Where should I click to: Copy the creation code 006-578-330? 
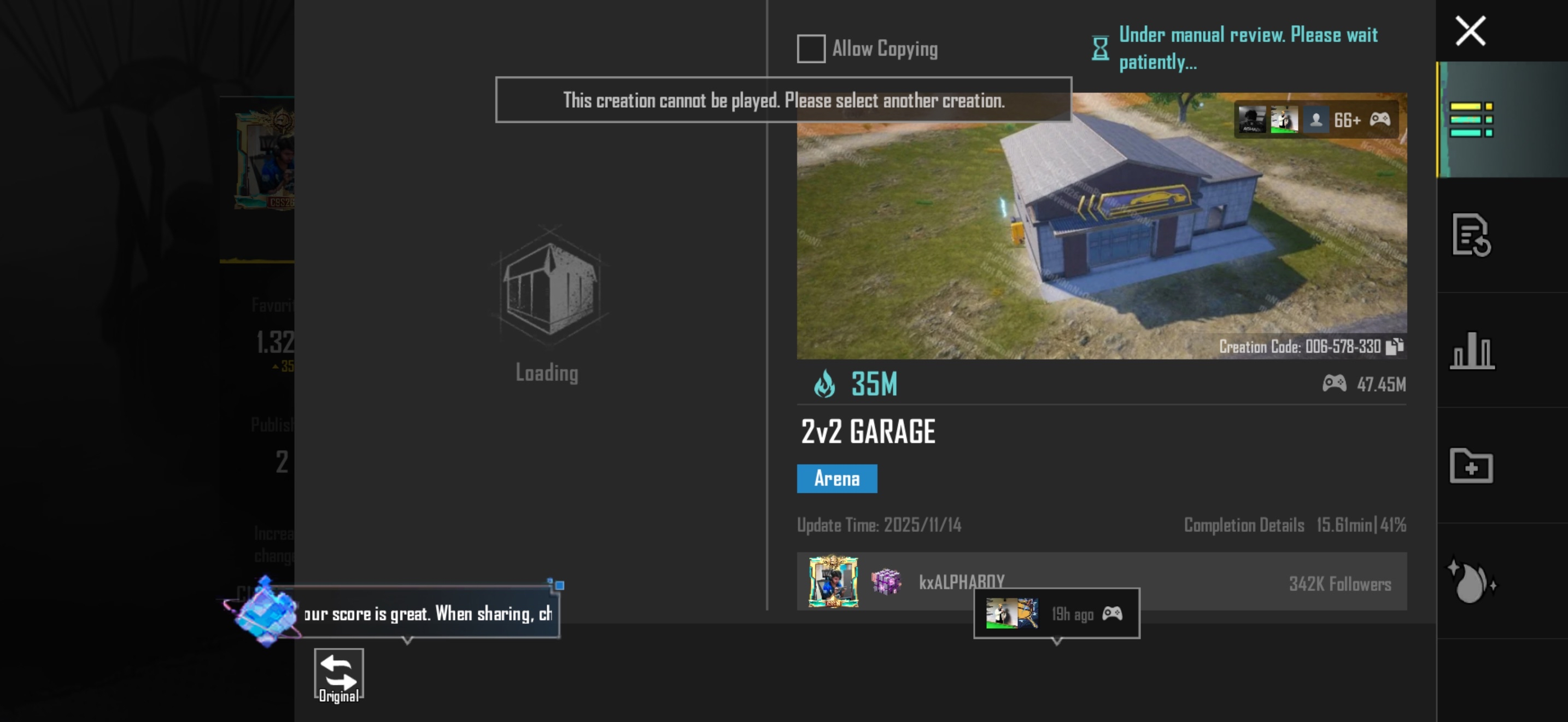pos(1395,346)
